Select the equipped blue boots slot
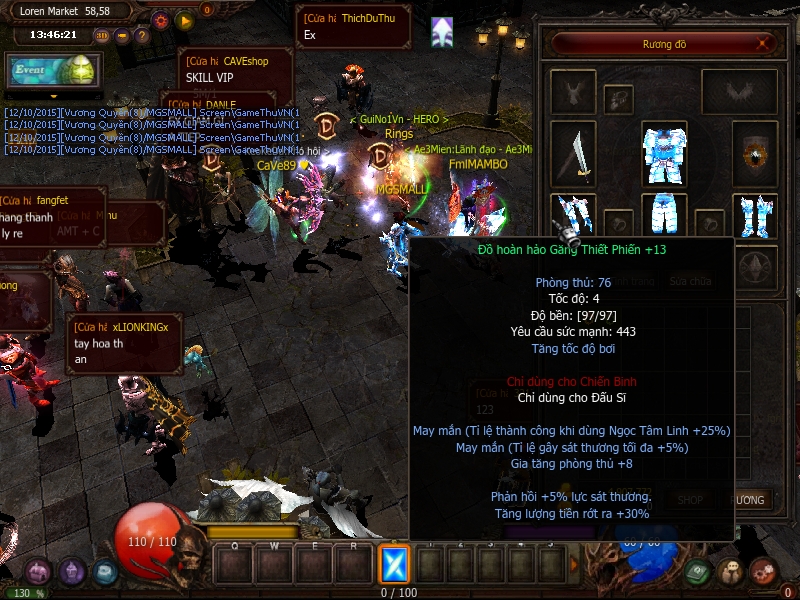This screenshot has width=800, height=600. point(756,218)
